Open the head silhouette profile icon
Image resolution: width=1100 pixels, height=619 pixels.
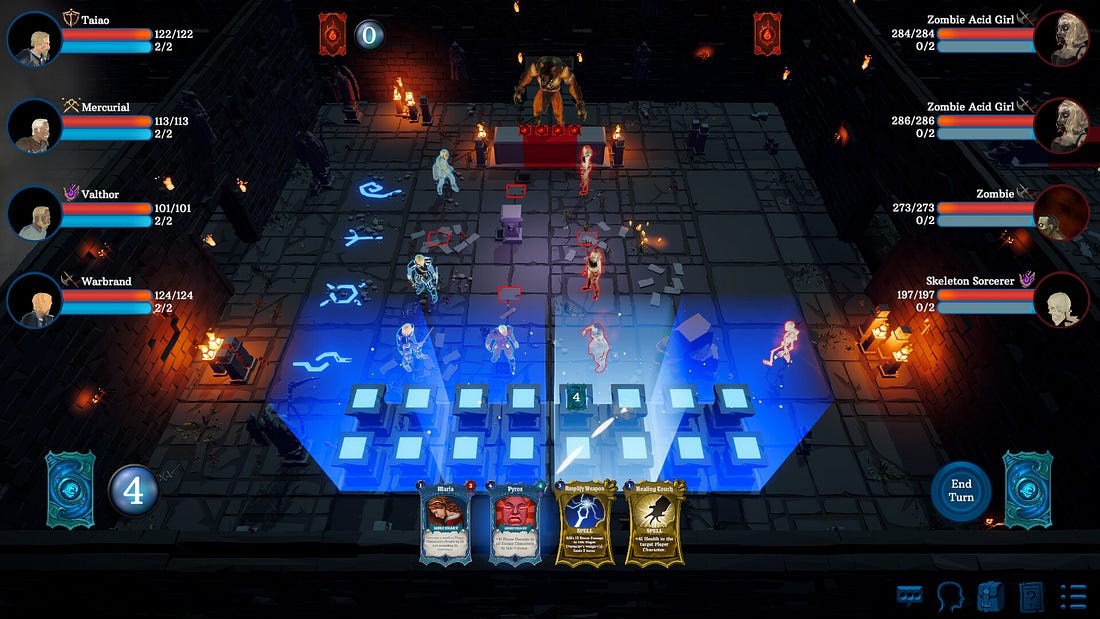pos(950,597)
